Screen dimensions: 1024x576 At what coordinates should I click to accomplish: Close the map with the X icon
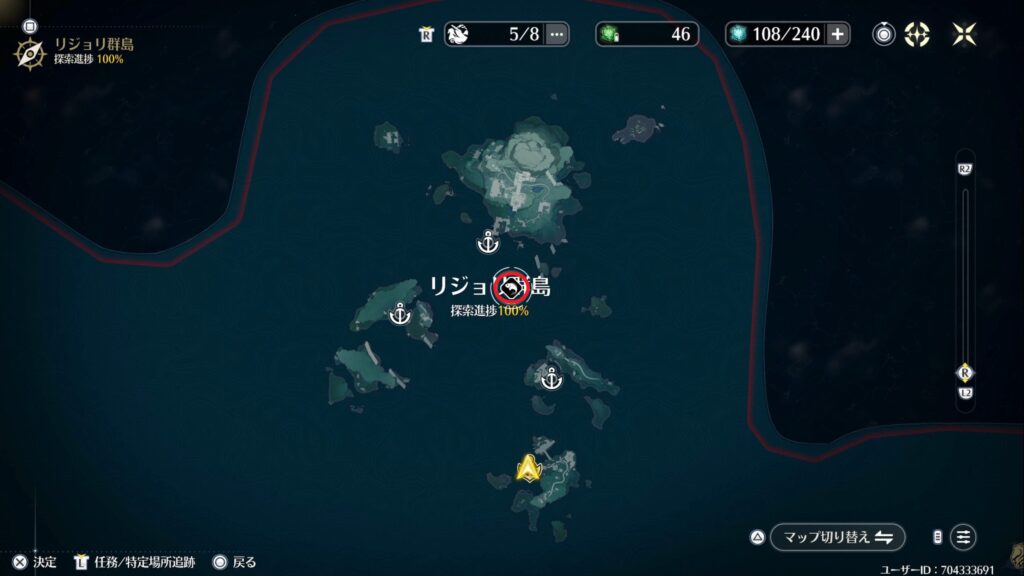pyautogui.click(x=964, y=34)
